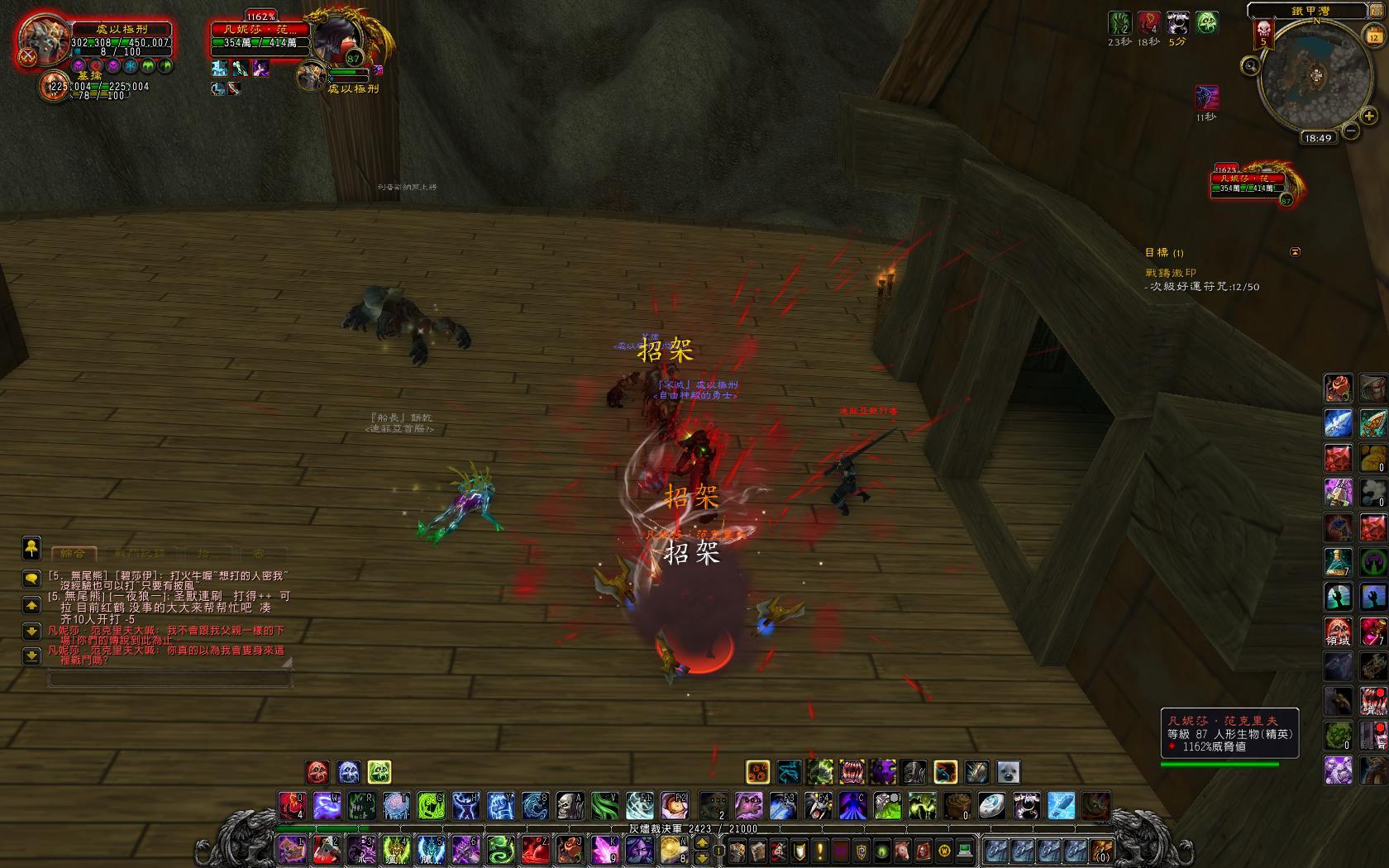This screenshot has height=868, width=1389.
Task: Activate the green swirl ability on key 7
Action: click(x=500, y=849)
